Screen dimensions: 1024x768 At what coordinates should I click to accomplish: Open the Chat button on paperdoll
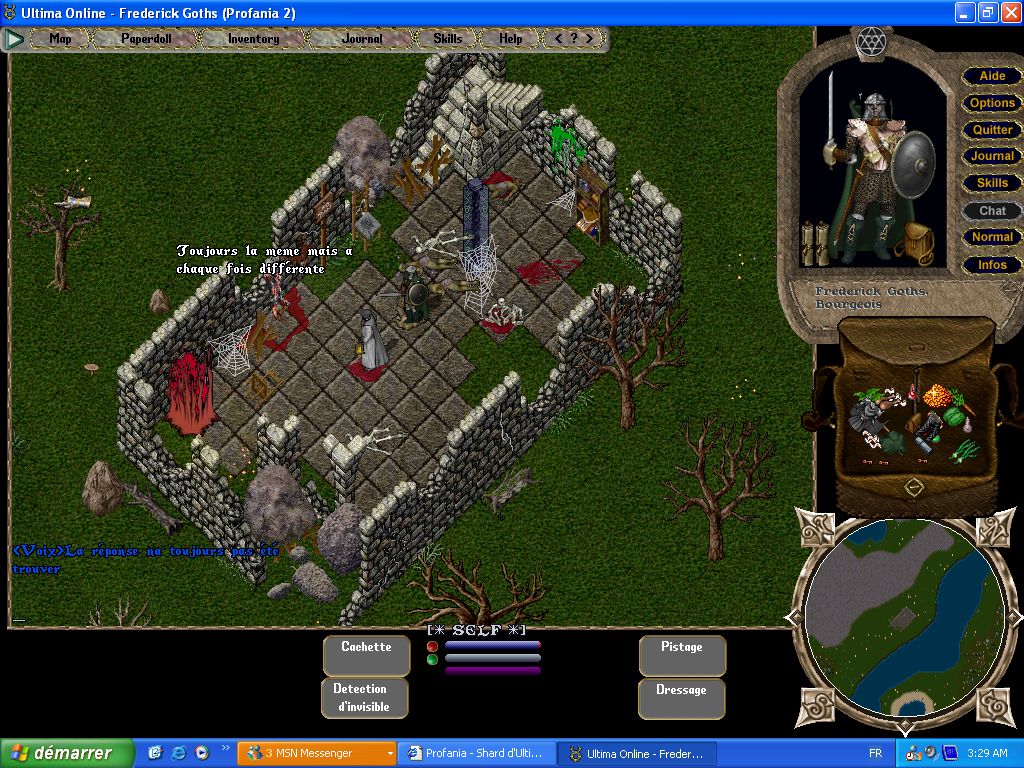coord(992,211)
